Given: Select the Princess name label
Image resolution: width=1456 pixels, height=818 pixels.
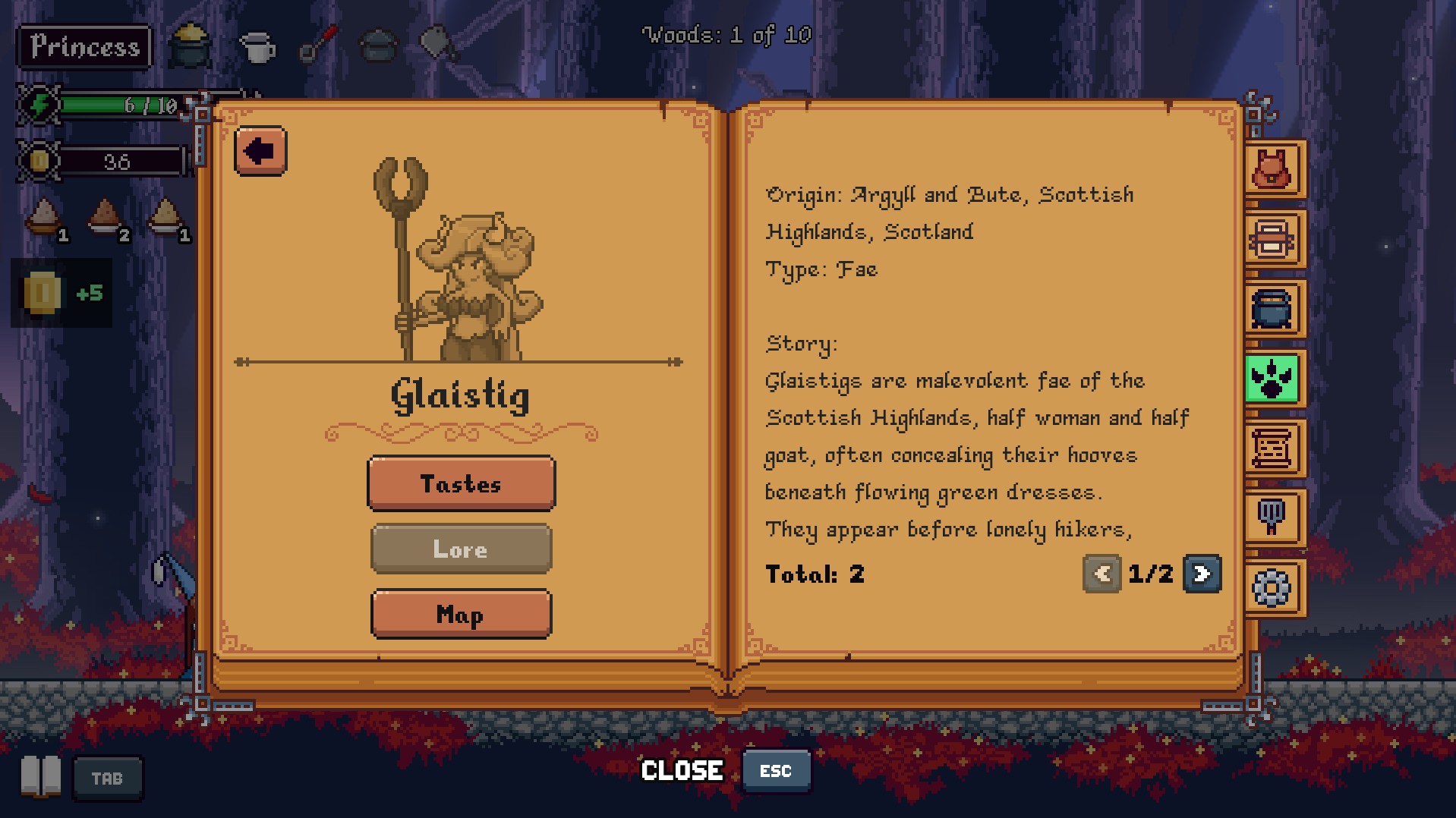Looking at the screenshot, I should pyautogui.click(x=84, y=47).
